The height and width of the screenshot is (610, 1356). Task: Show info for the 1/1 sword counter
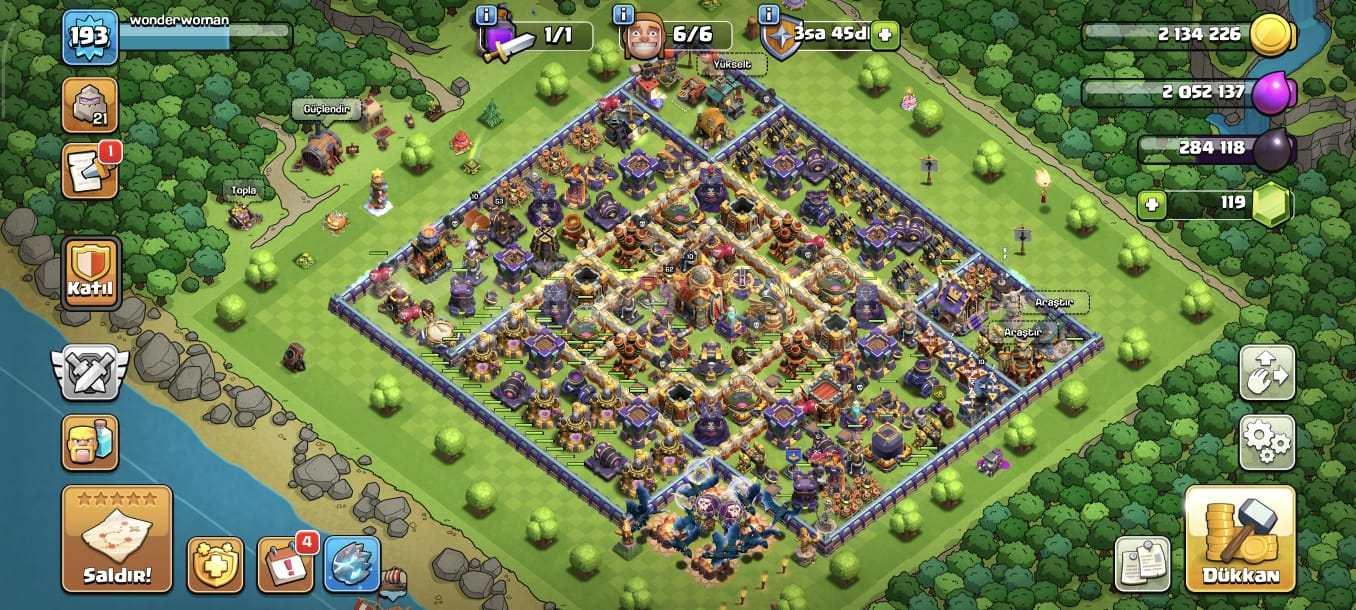tap(487, 14)
